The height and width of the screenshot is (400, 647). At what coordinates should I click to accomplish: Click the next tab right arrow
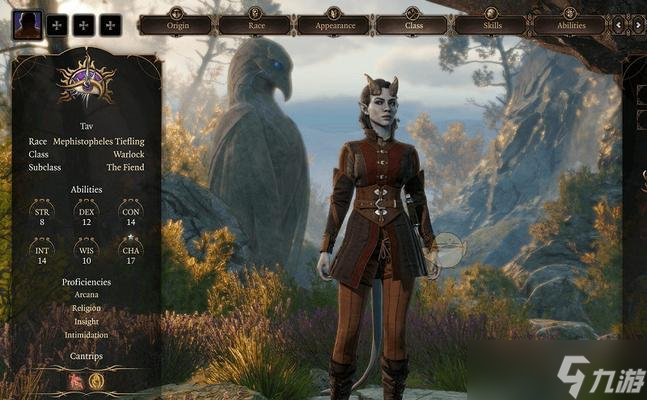pyautogui.click(x=637, y=24)
